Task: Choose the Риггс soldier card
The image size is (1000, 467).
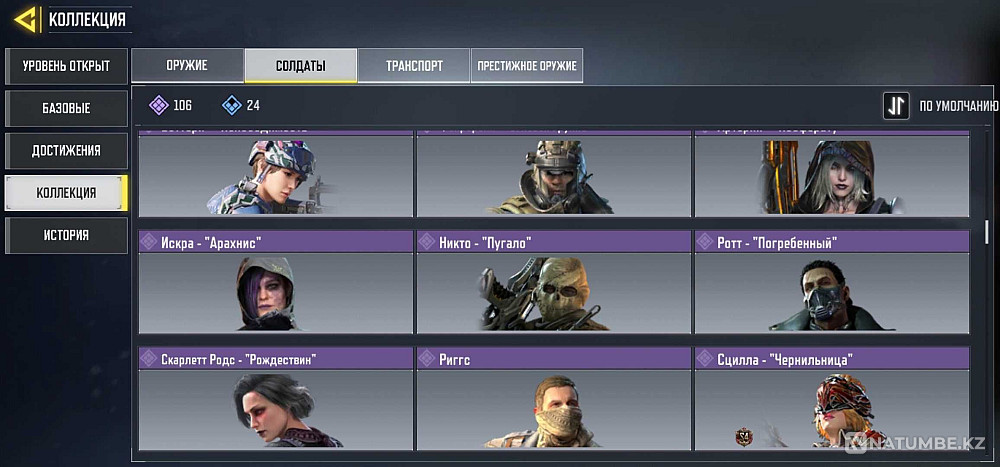Action: 553,398
